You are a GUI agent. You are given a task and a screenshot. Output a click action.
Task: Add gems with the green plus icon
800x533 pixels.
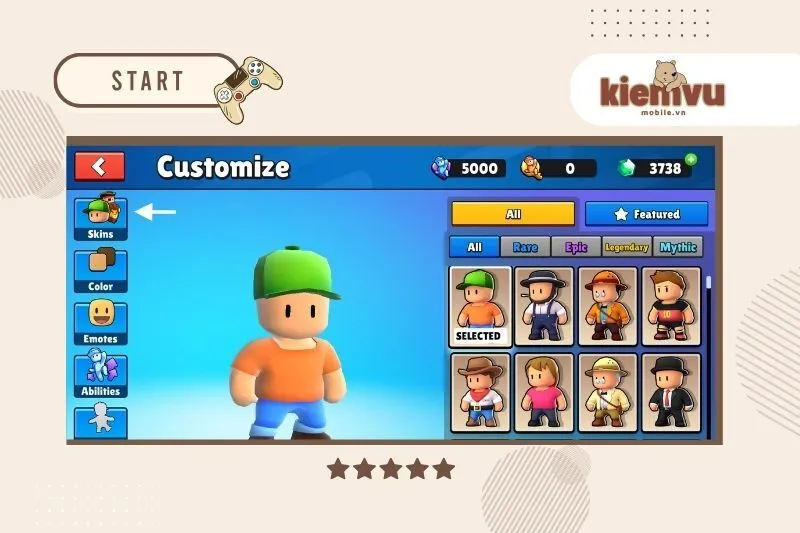coord(690,159)
